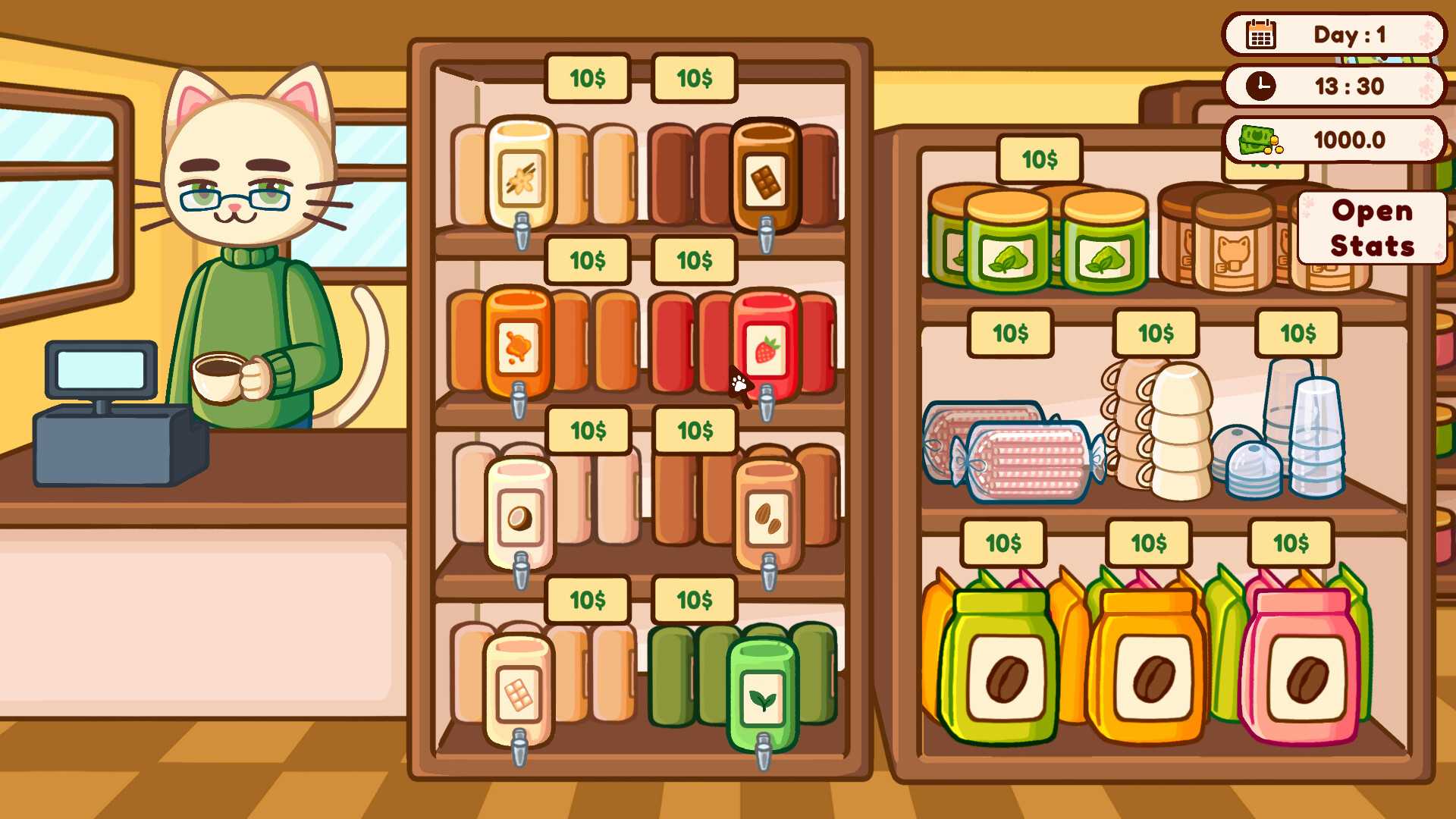Select the green coffee bean bag
Screen dimensions: 1456x819
click(x=1001, y=667)
